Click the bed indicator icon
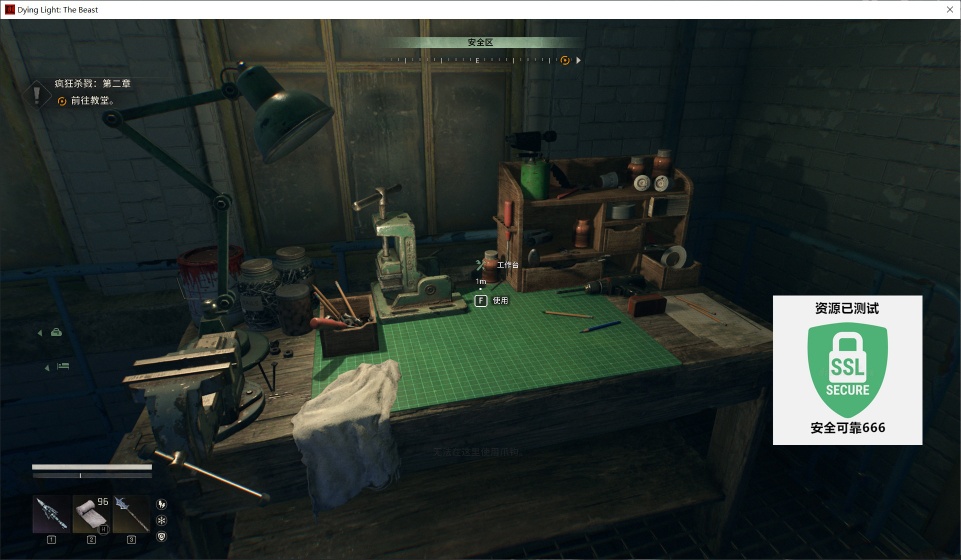 (x=63, y=367)
